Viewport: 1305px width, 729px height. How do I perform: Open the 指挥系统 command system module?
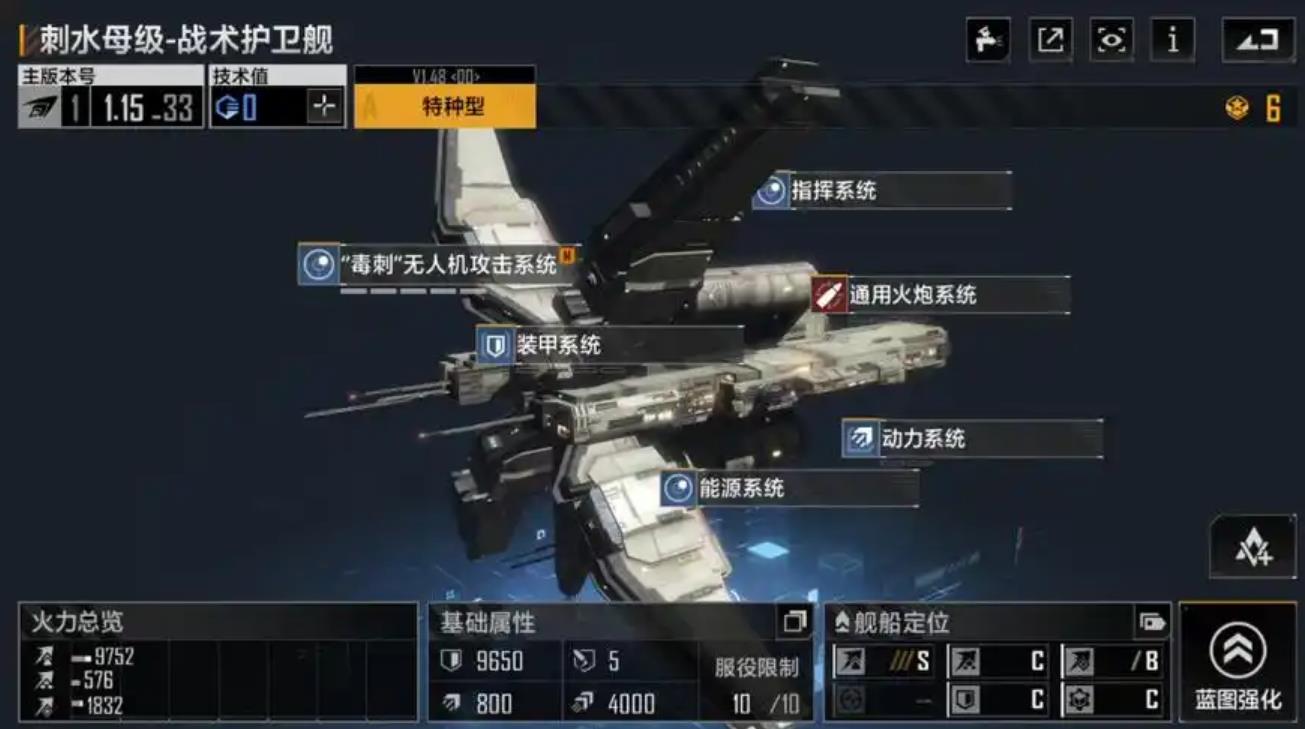tap(832, 190)
